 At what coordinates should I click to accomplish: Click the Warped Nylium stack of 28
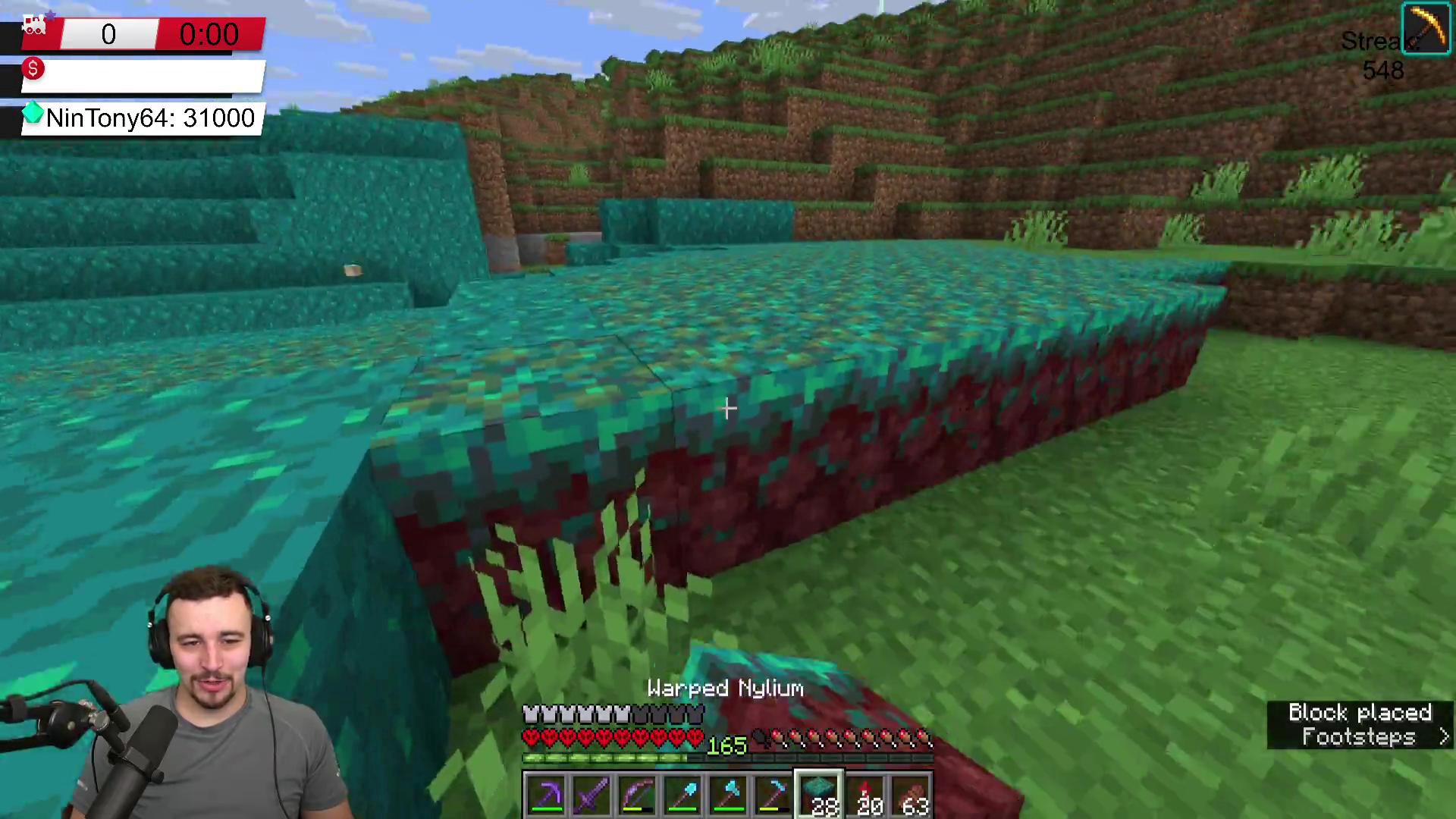coord(819,795)
